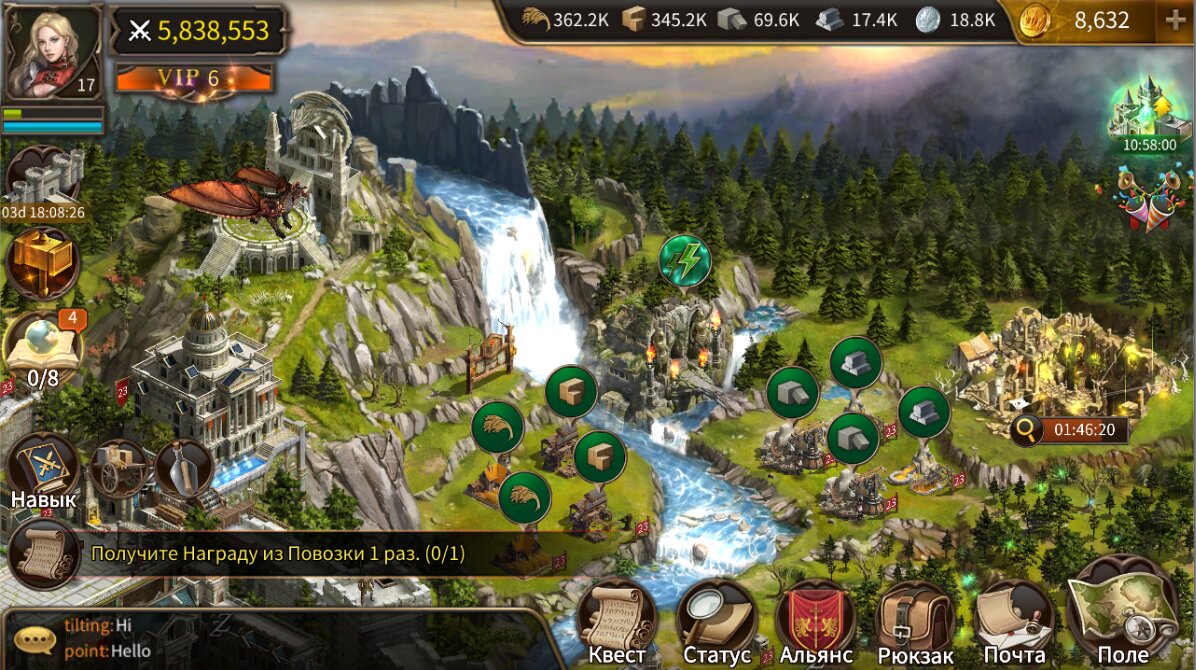Select the castle icon with countdown timer

click(x=42, y=180)
